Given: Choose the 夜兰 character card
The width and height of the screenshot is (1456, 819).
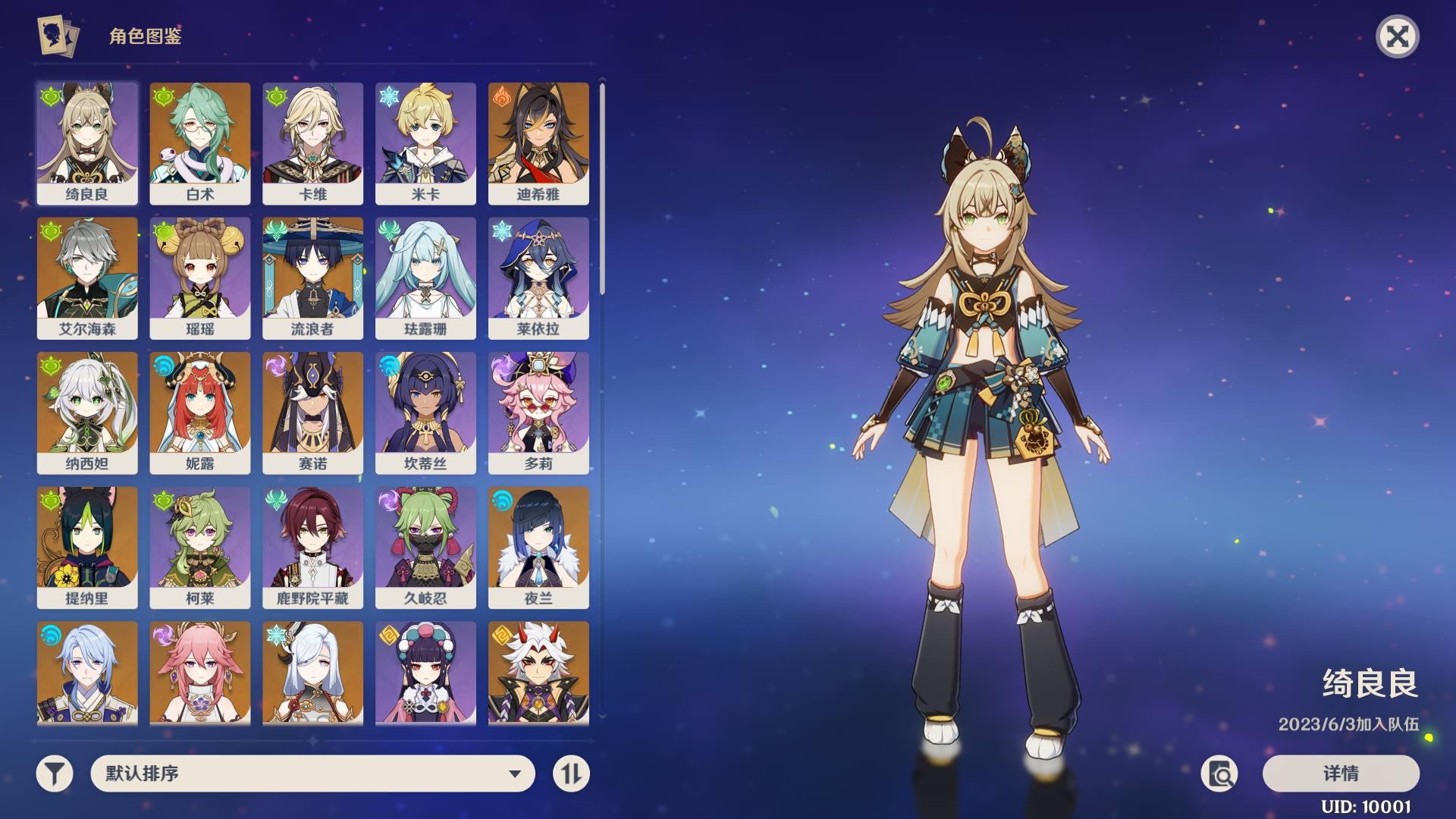Looking at the screenshot, I should (538, 547).
